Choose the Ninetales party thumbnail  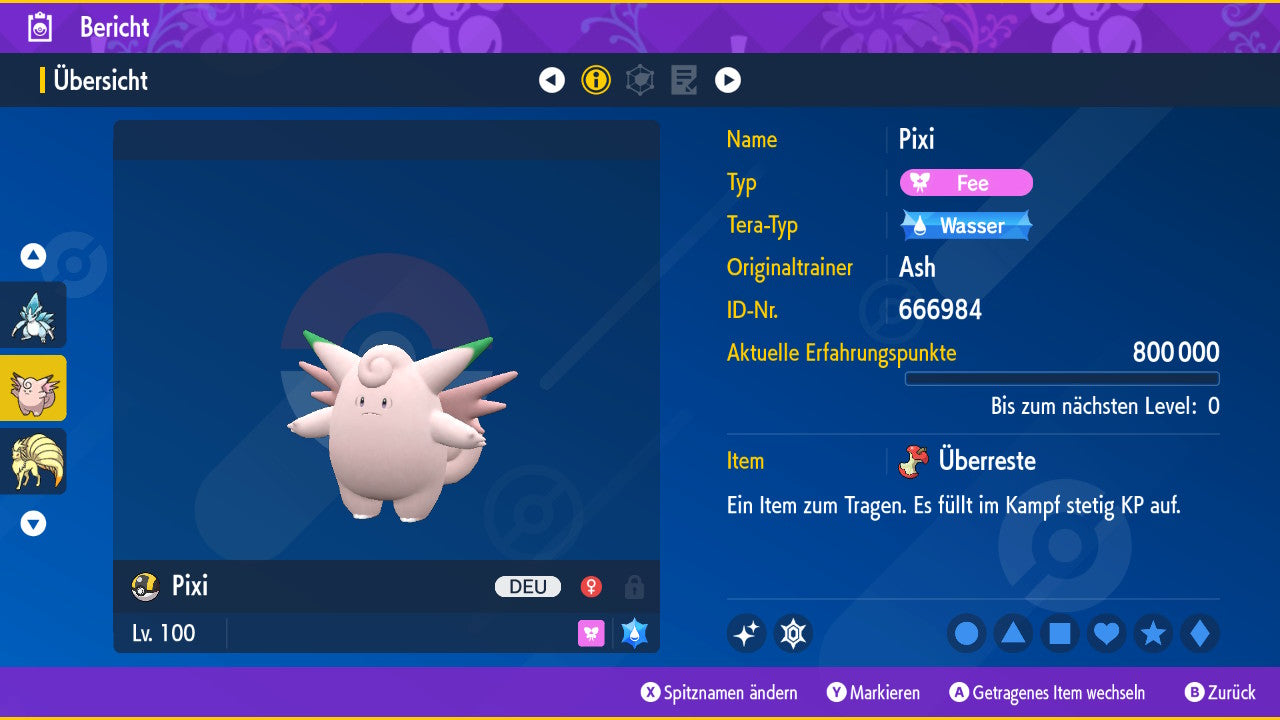coord(33,461)
